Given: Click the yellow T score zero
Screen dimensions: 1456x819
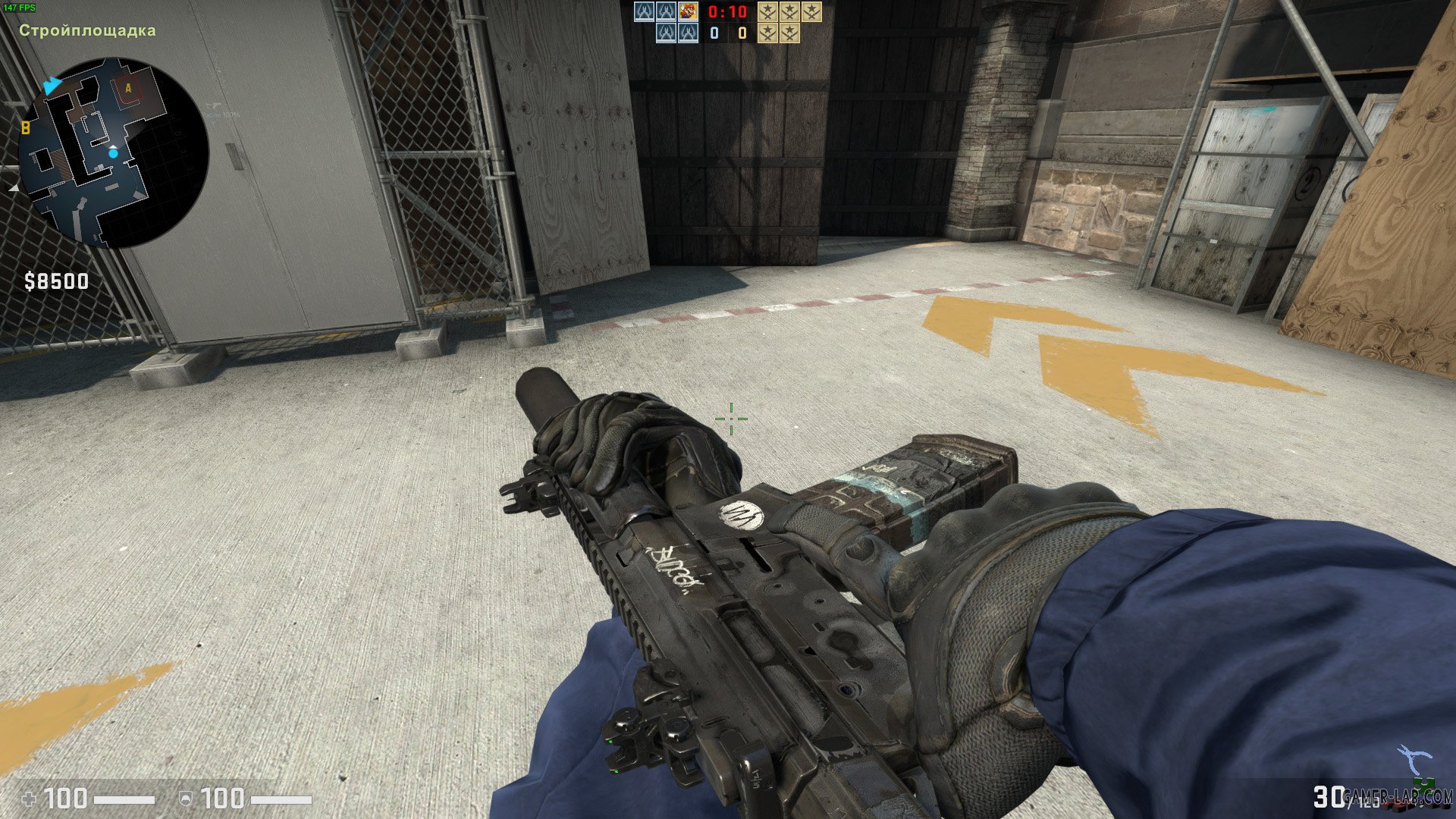Looking at the screenshot, I should 741,33.
